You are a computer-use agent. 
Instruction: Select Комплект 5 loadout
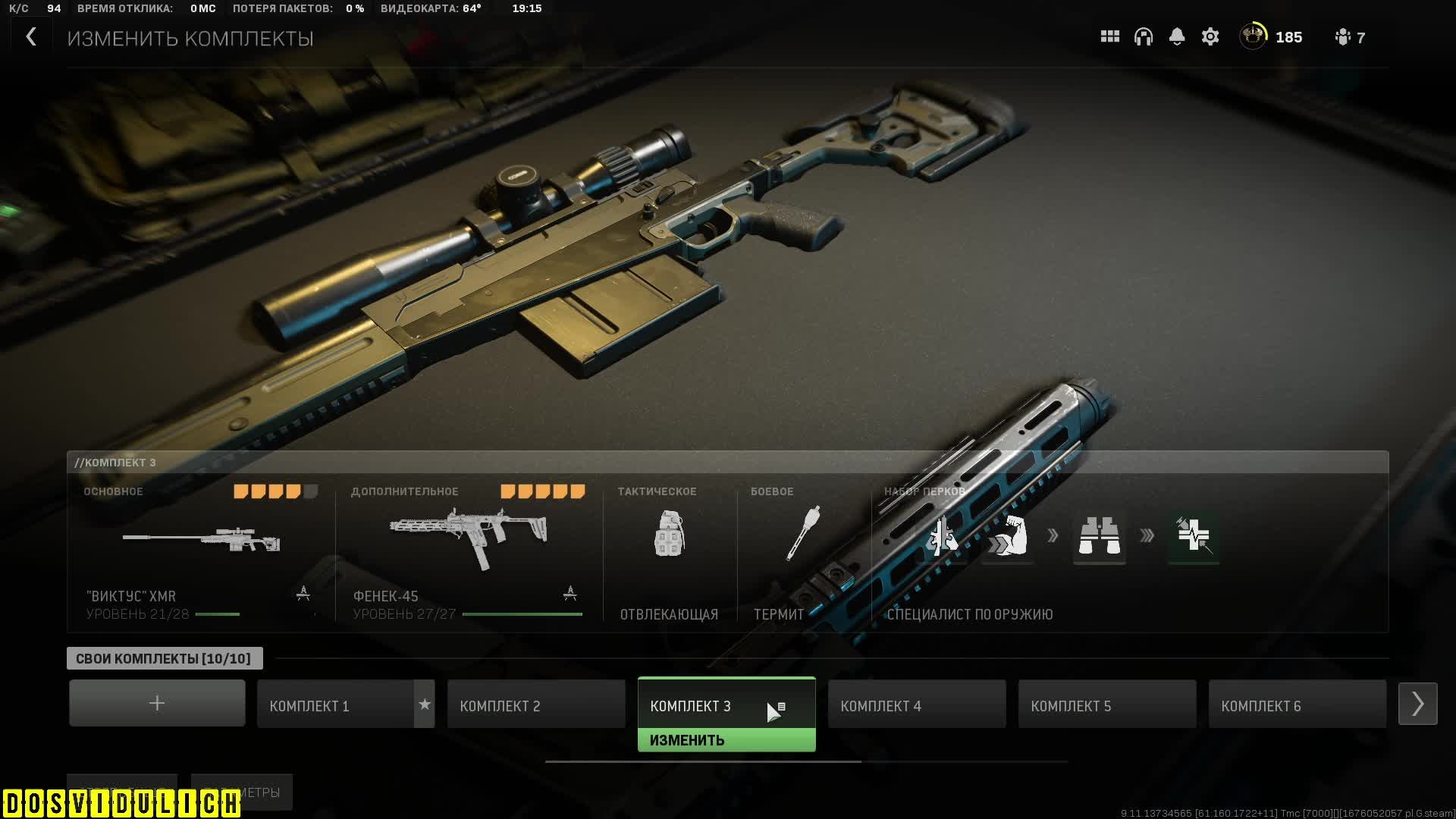pyautogui.click(x=1106, y=705)
